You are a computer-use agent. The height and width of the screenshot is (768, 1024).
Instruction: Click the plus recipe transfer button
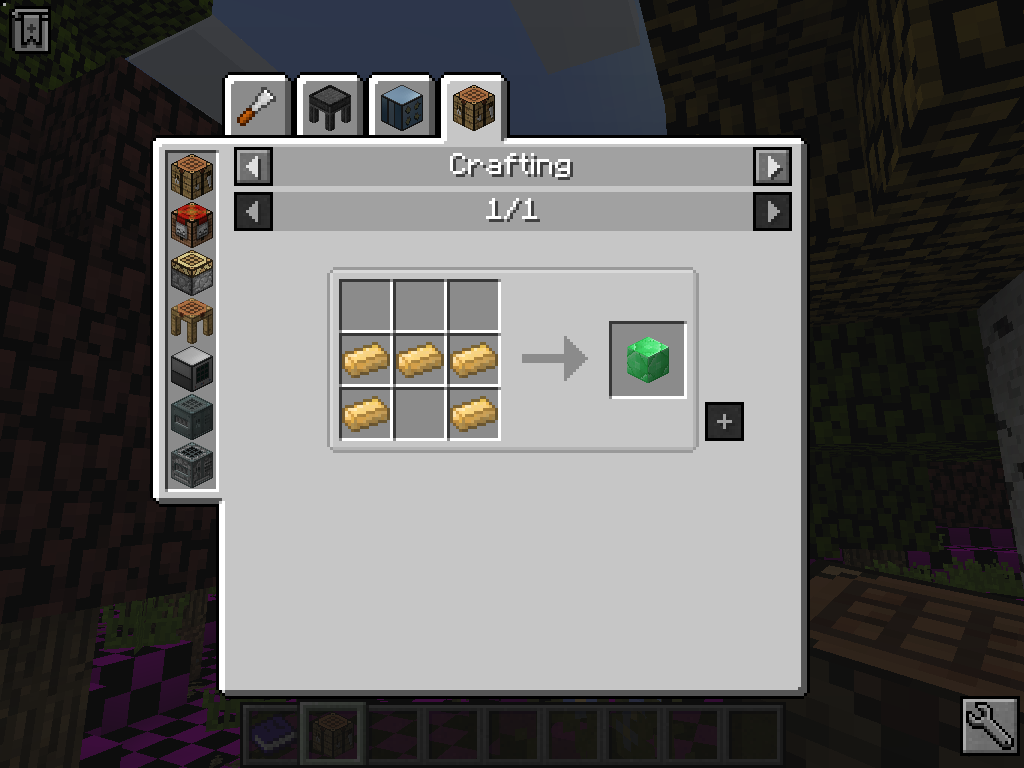click(x=724, y=422)
